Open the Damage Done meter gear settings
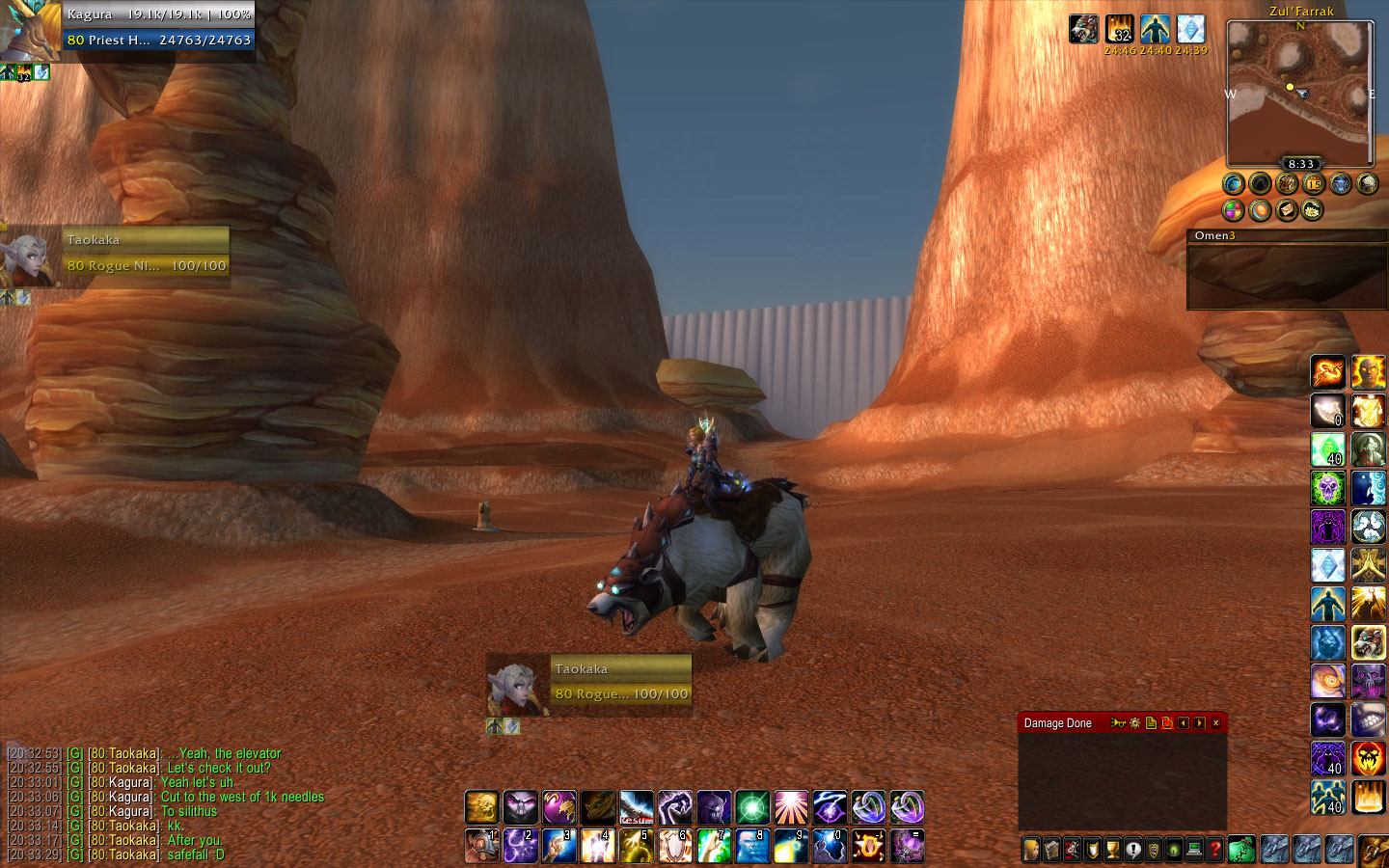1389x868 pixels. coord(1135,723)
